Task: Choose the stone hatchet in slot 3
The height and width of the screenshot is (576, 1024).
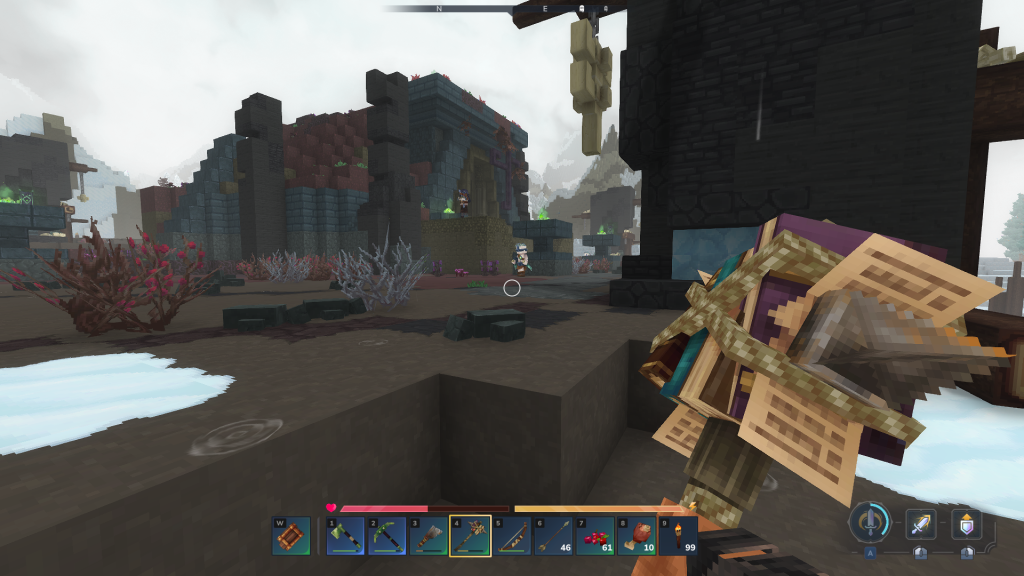Action: coord(428,535)
